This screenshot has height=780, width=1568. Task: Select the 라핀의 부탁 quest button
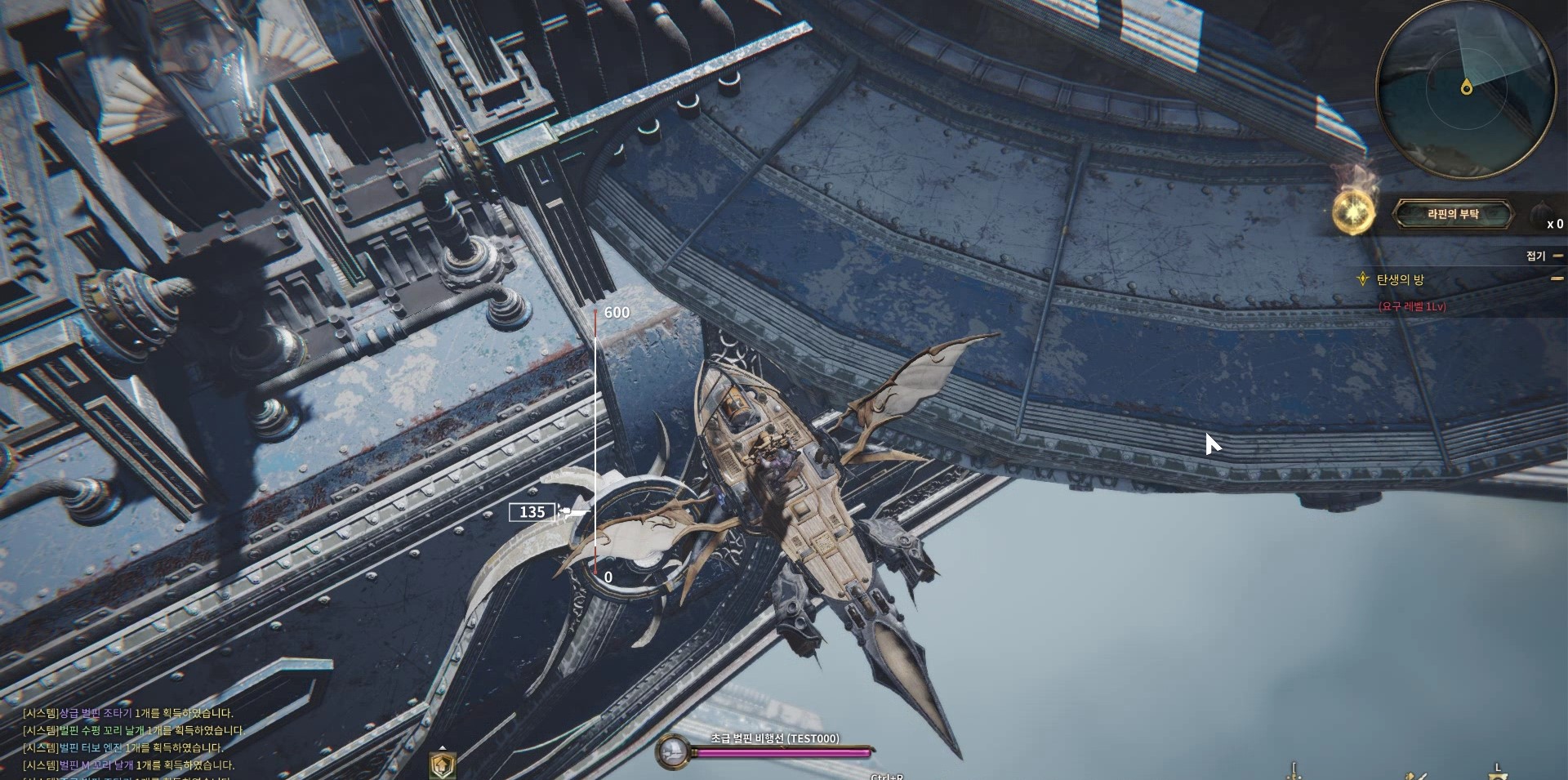[x=1452, y=214]
